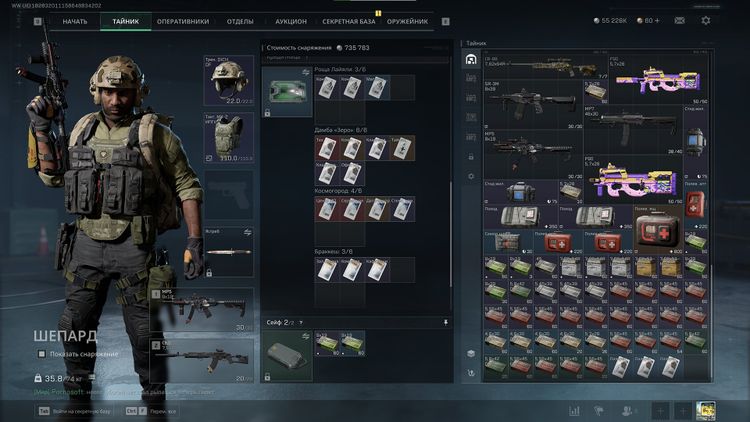This screenshot has height=422, width=750.
Task: Select the equipped helmet slot
Action: tap(229, 80)
